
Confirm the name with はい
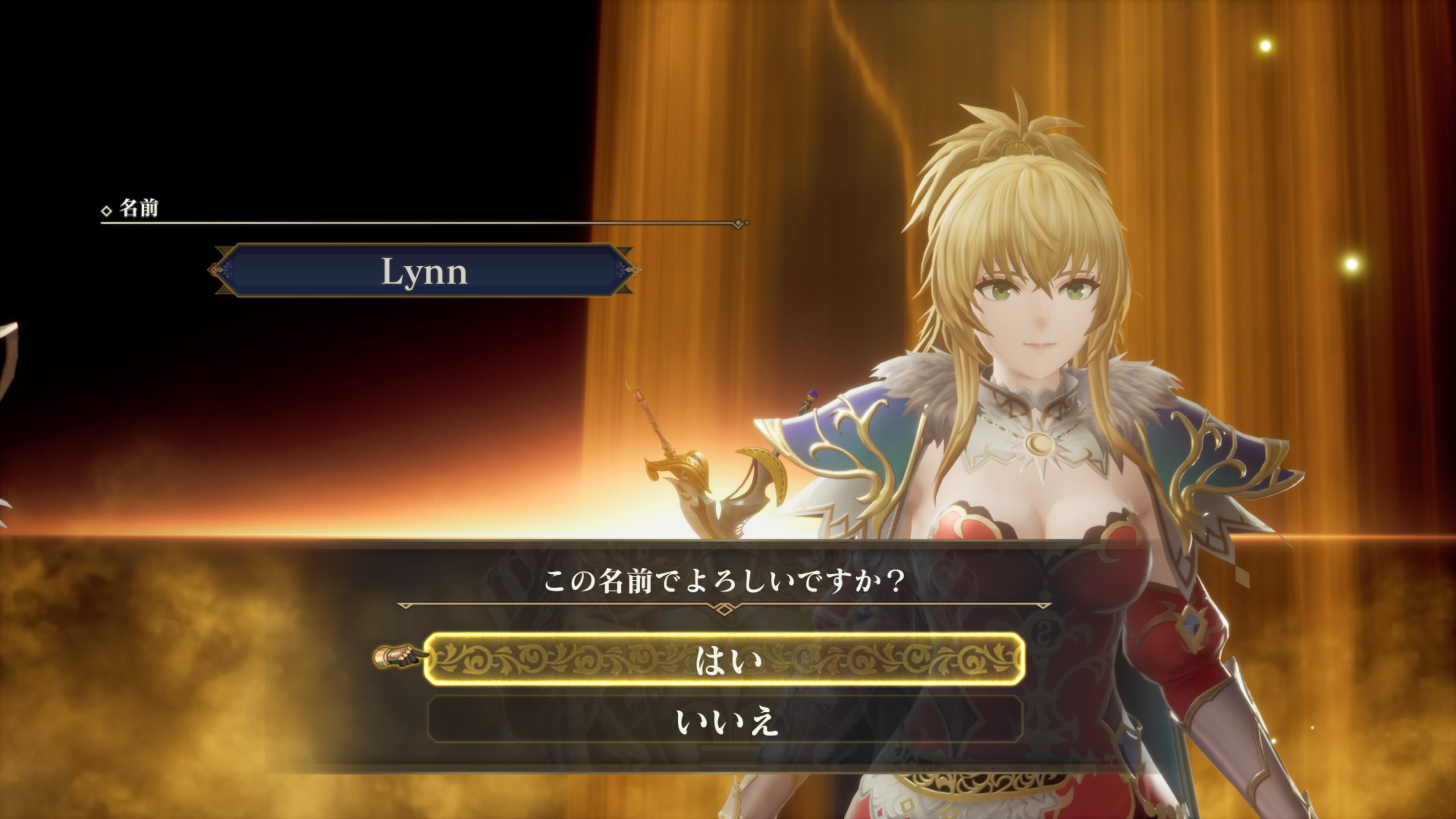coord(725,660)
